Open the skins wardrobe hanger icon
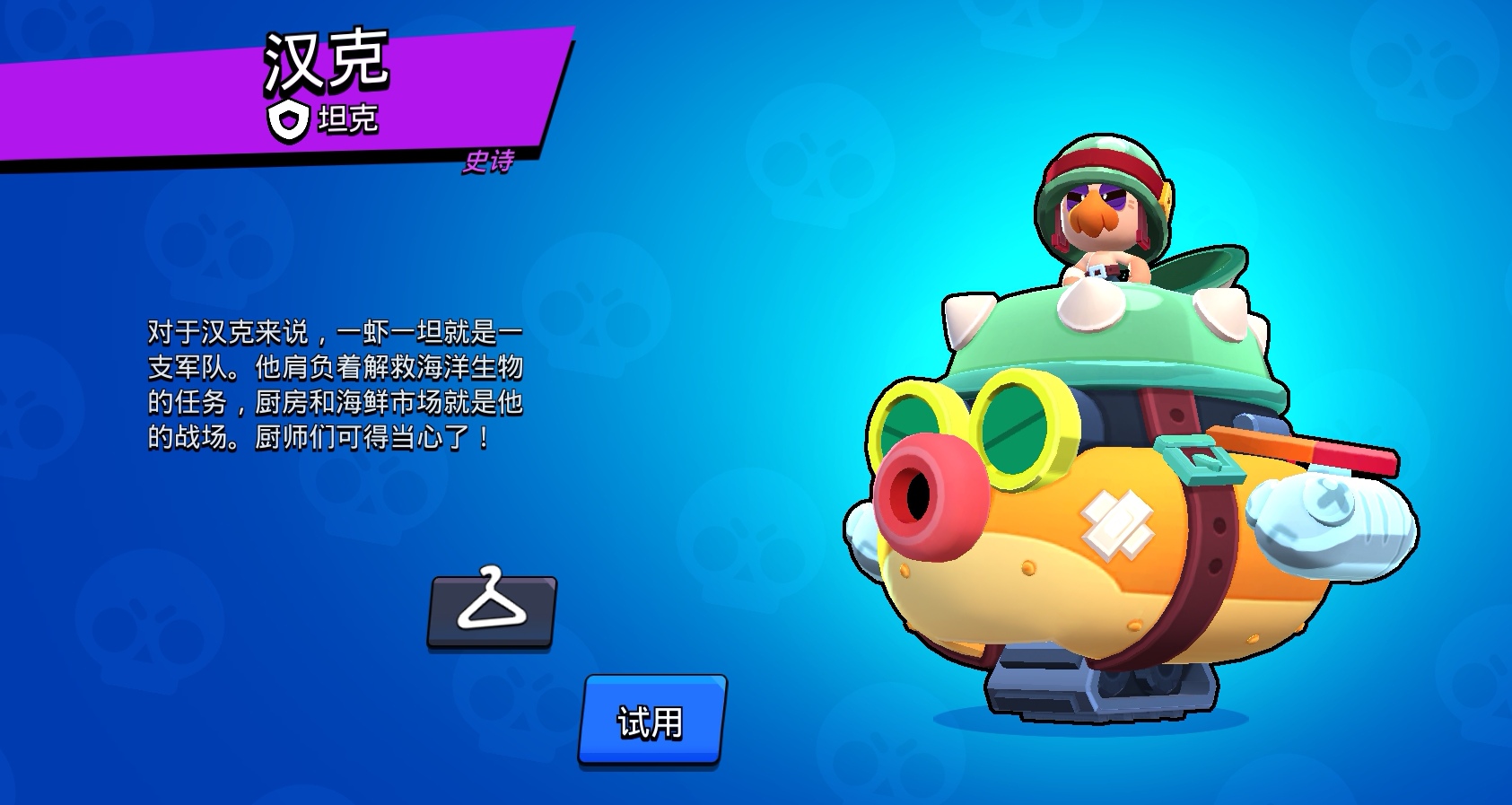The width and height of the screenshot is (1512, 805). 492,612
